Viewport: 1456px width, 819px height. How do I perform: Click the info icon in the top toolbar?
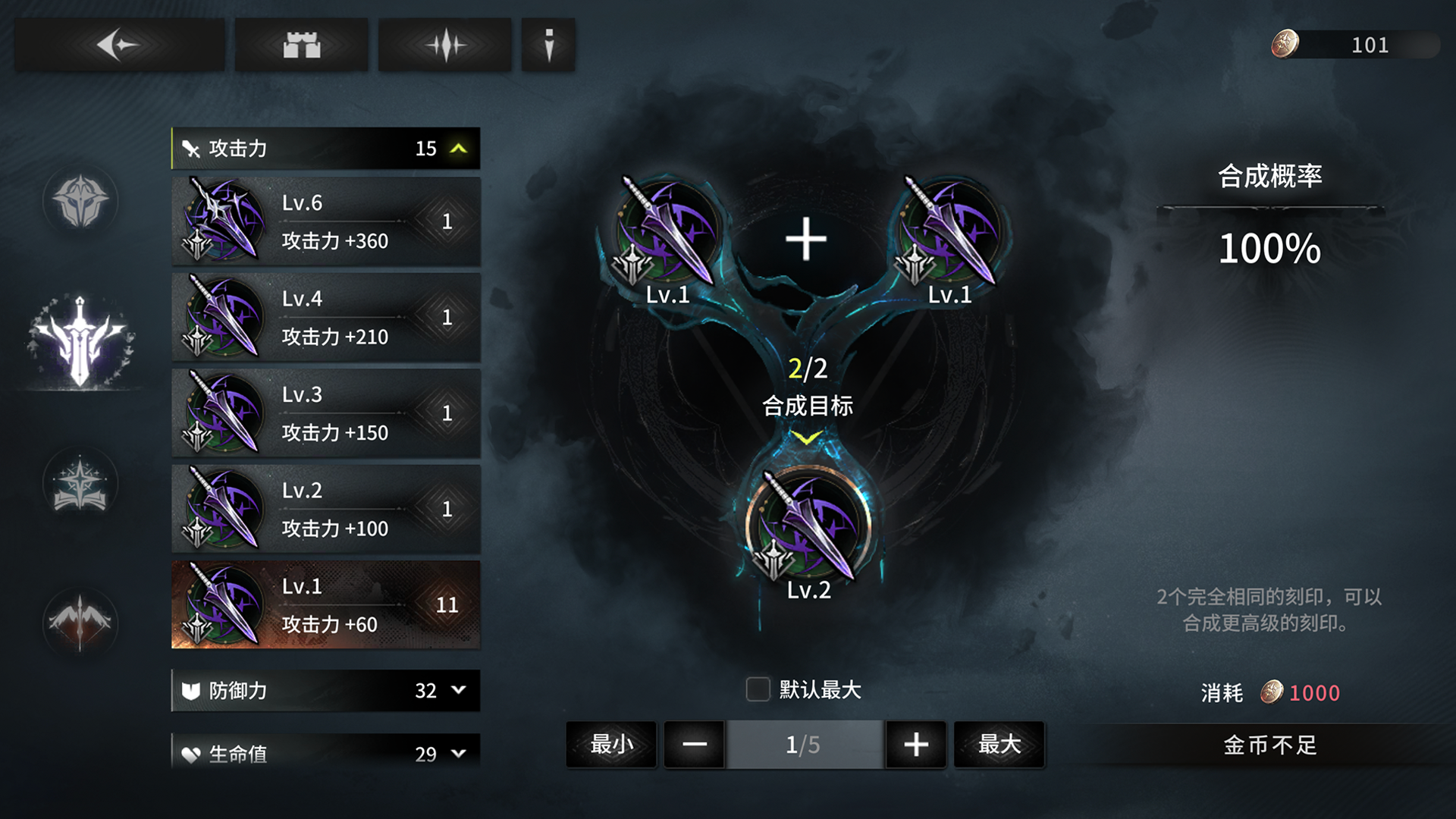(548, 44)
